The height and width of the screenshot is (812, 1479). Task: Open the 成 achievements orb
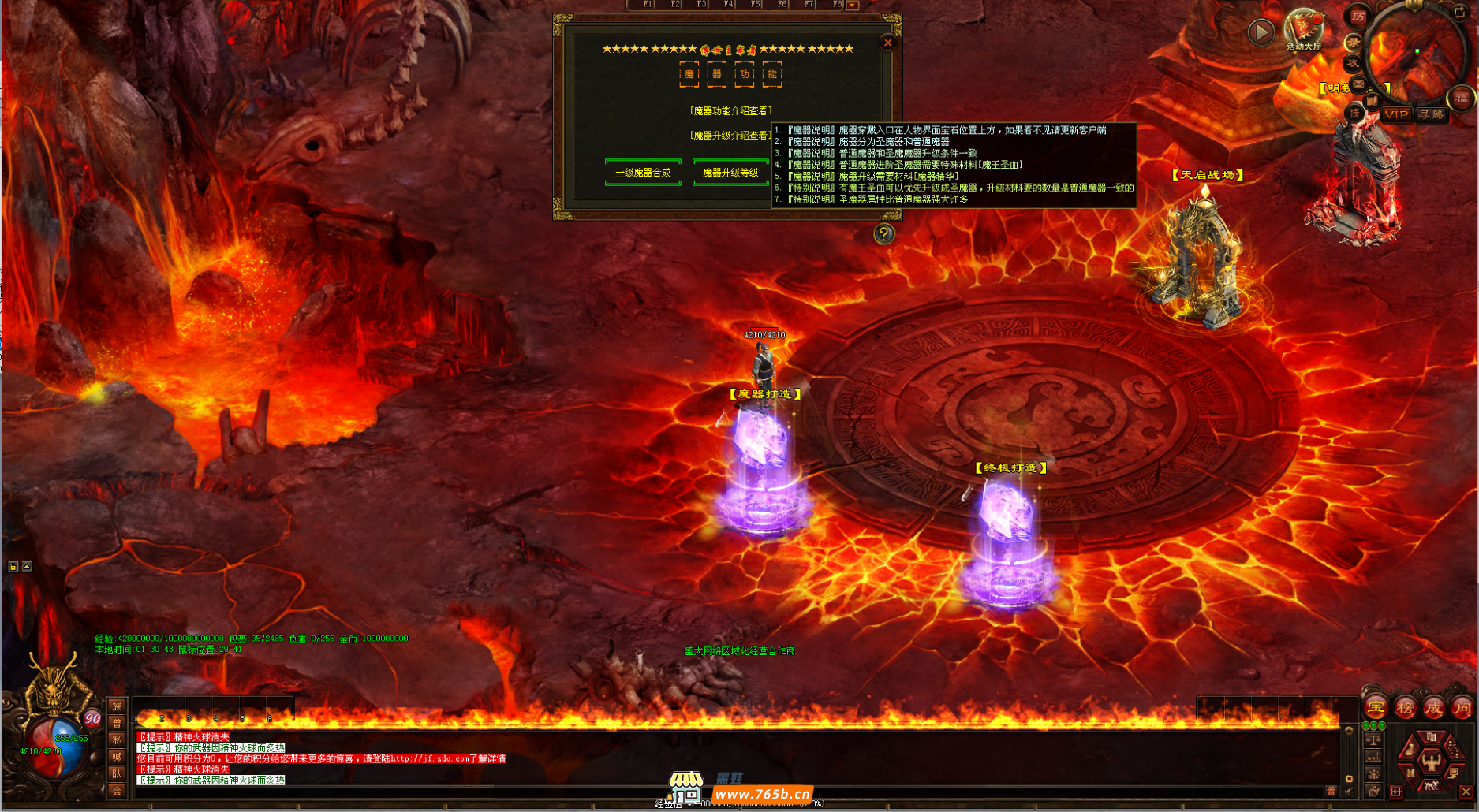coord(1433,707)
